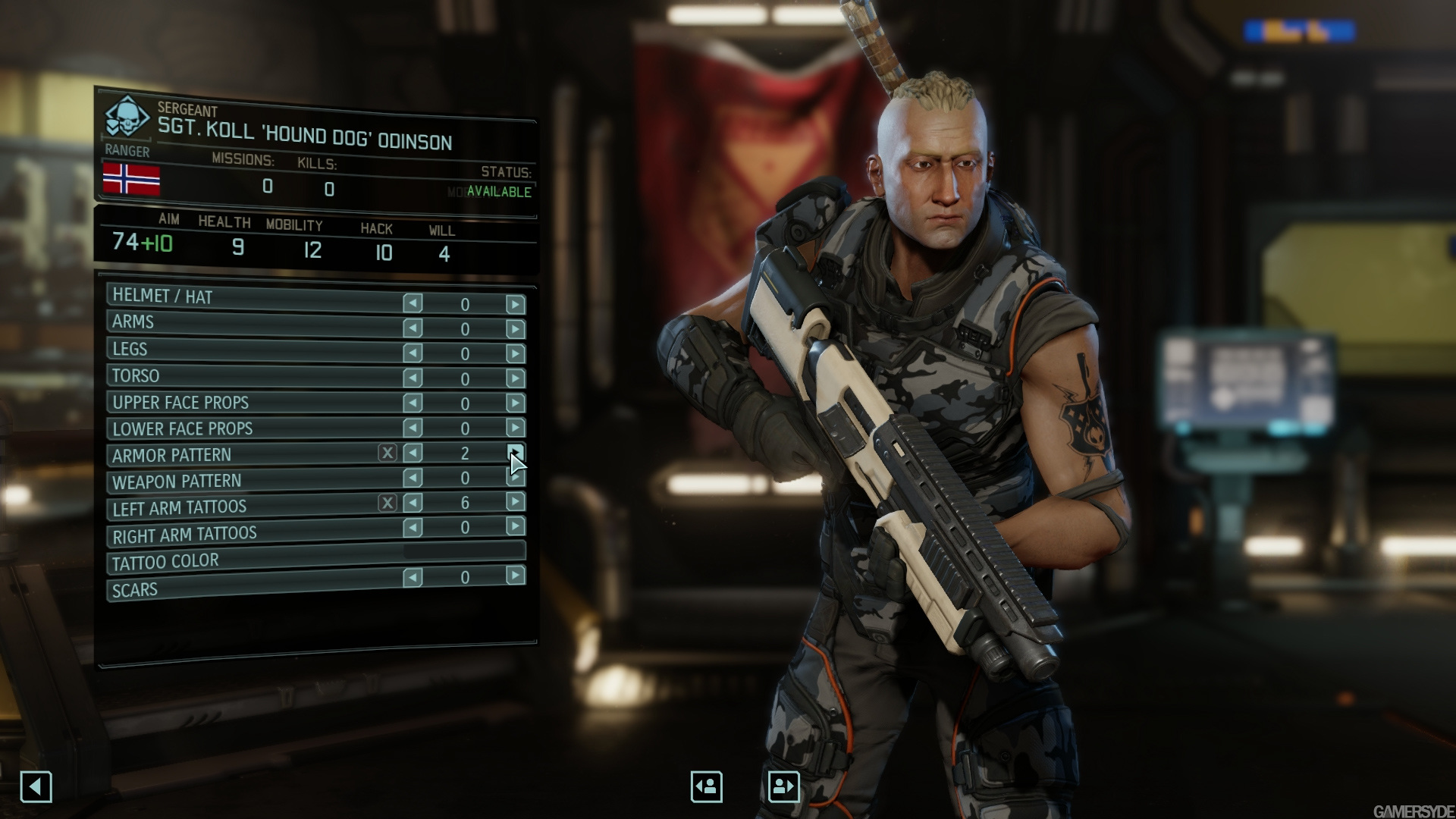Cycle forward through Arms options

[x=516, y=329]
